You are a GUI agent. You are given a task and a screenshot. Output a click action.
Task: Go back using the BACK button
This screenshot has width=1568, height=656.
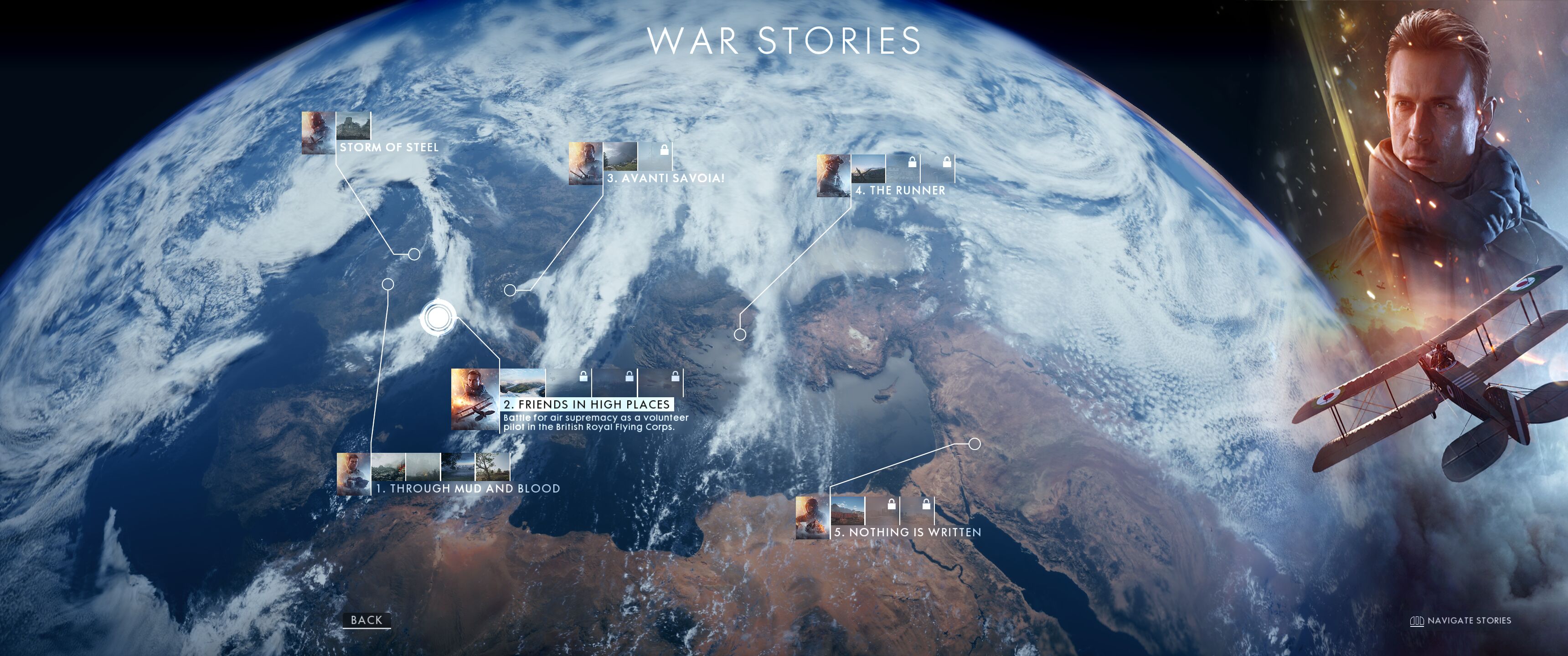click(x=366, y=620)
